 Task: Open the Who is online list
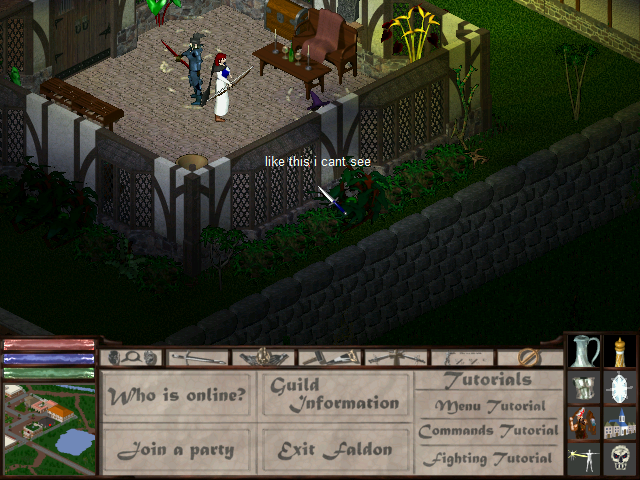tap(178, 396)
